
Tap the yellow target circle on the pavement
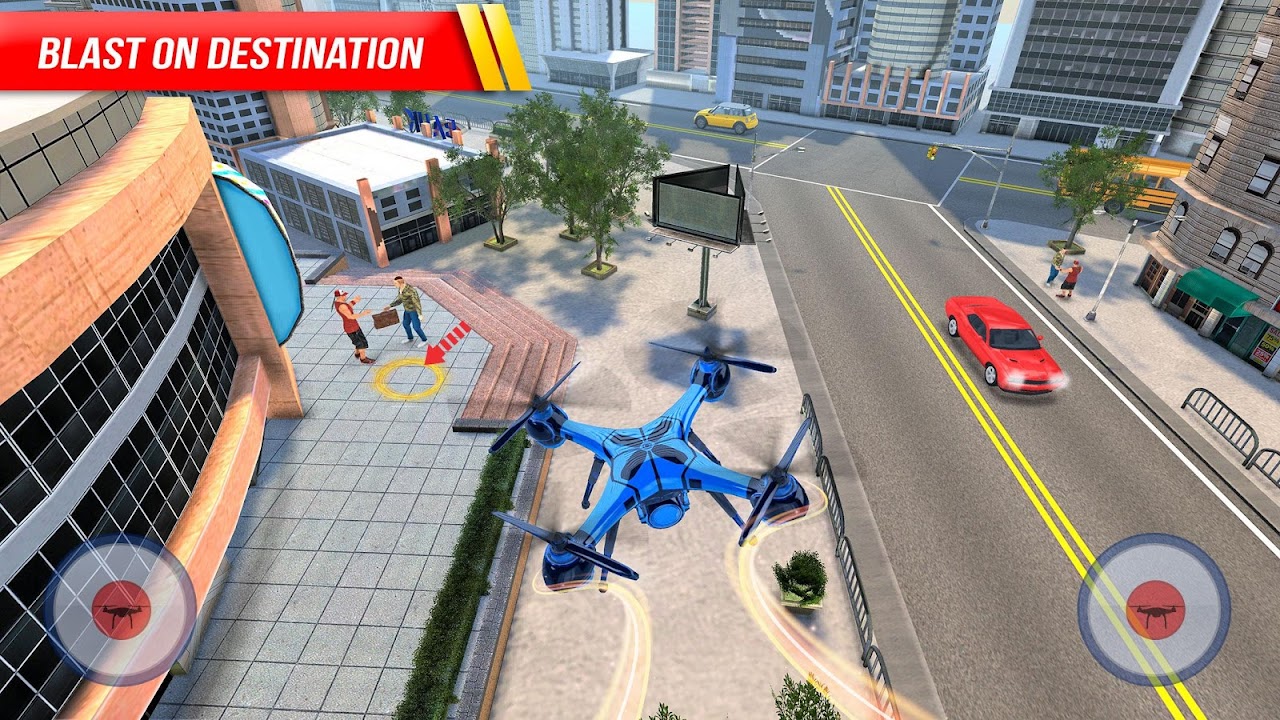tap(408, 380)
